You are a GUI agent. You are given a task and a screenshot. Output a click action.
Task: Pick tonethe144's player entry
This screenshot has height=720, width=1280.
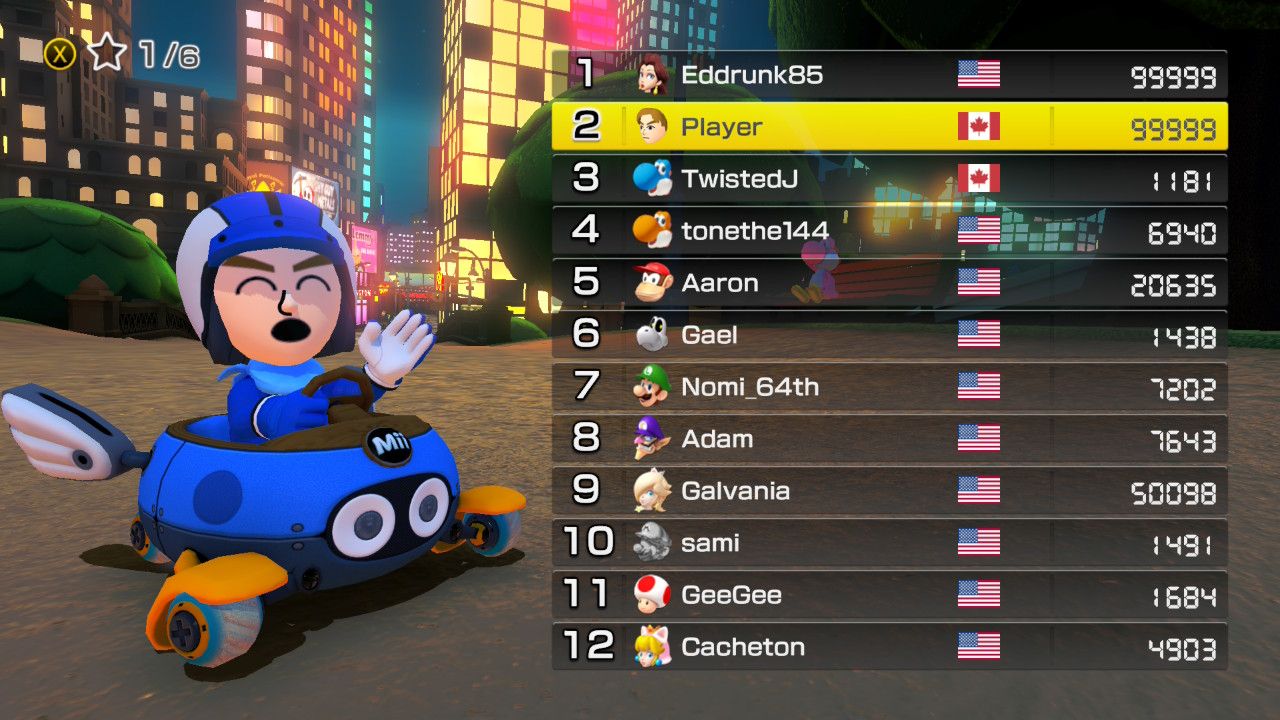pyautogui.click(x=890, y=231)
